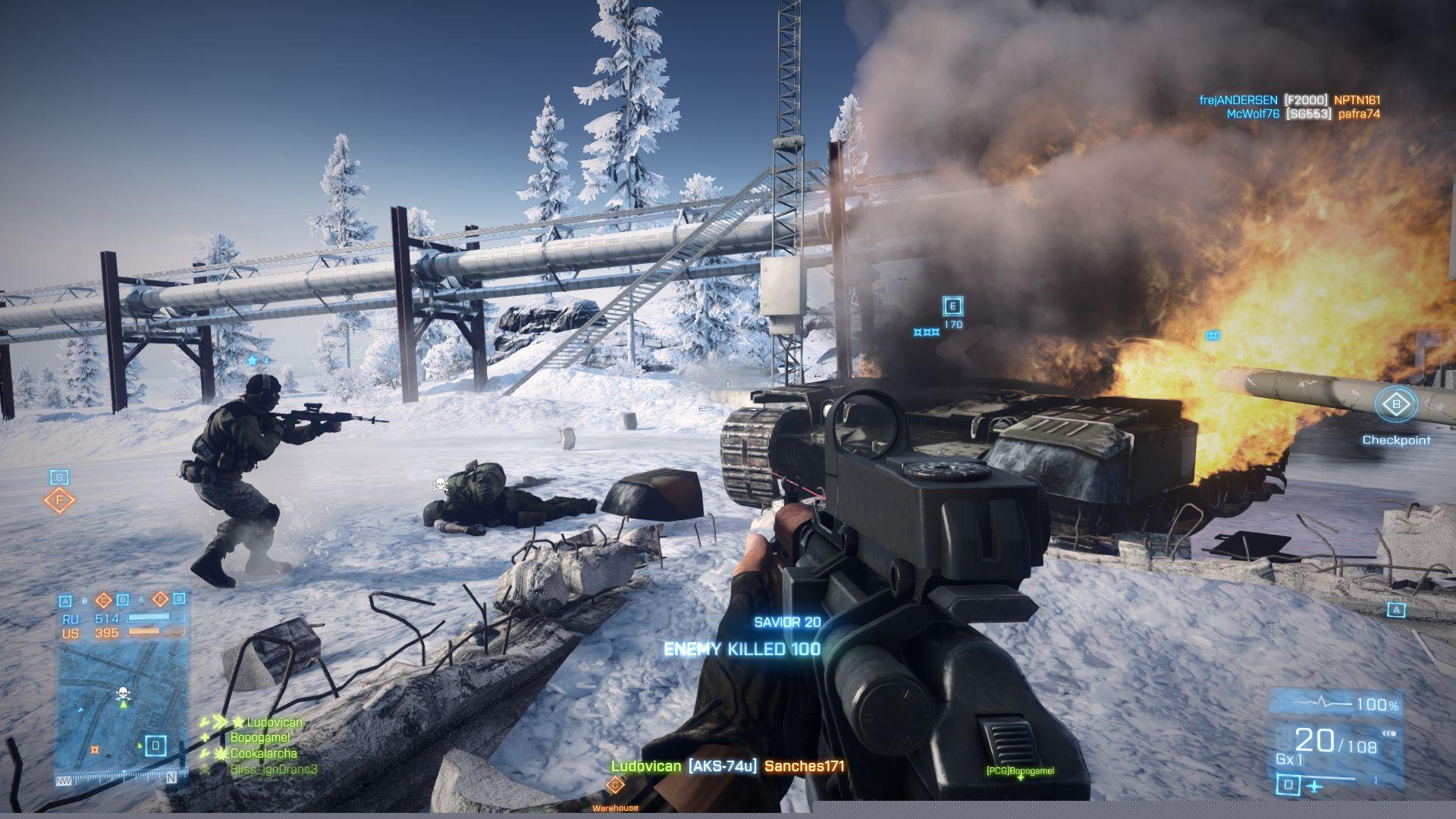Click the jet icon beside flag D

click(x=1314, y=787)
